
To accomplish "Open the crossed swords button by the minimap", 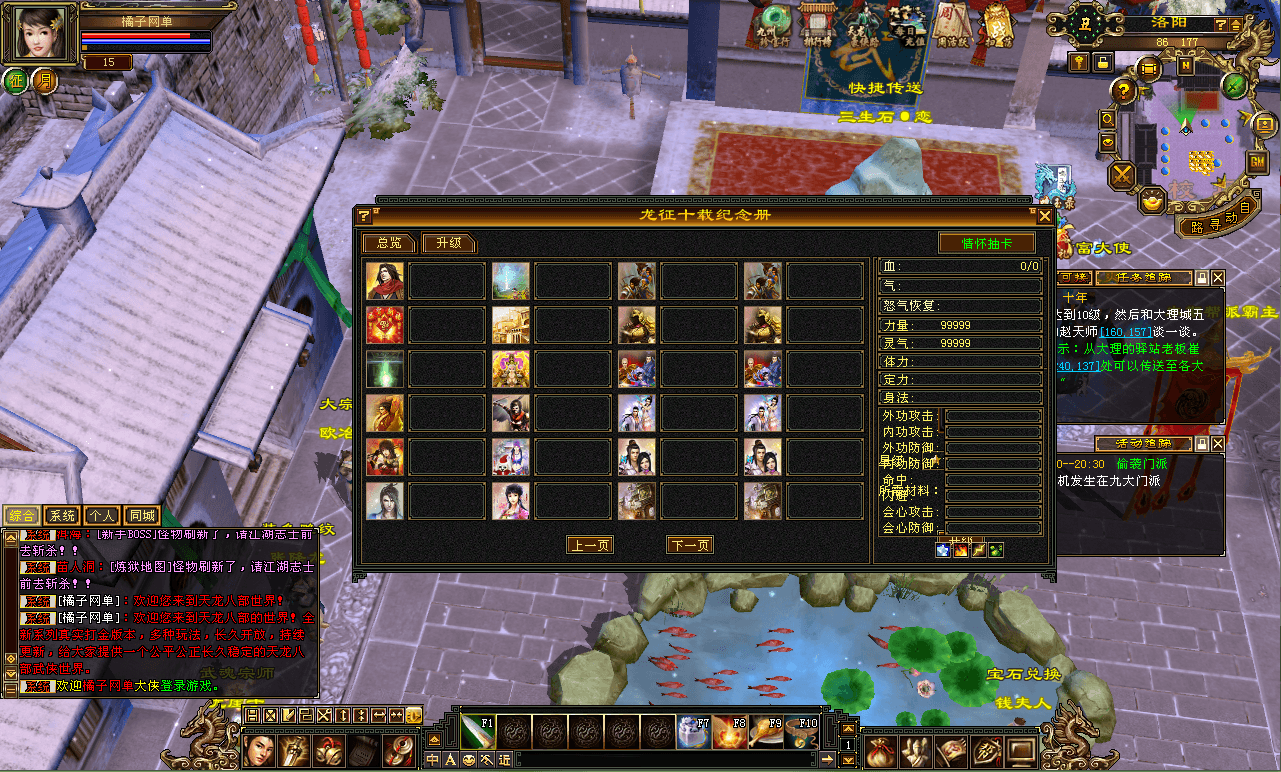I will [x=1123, y=175].
